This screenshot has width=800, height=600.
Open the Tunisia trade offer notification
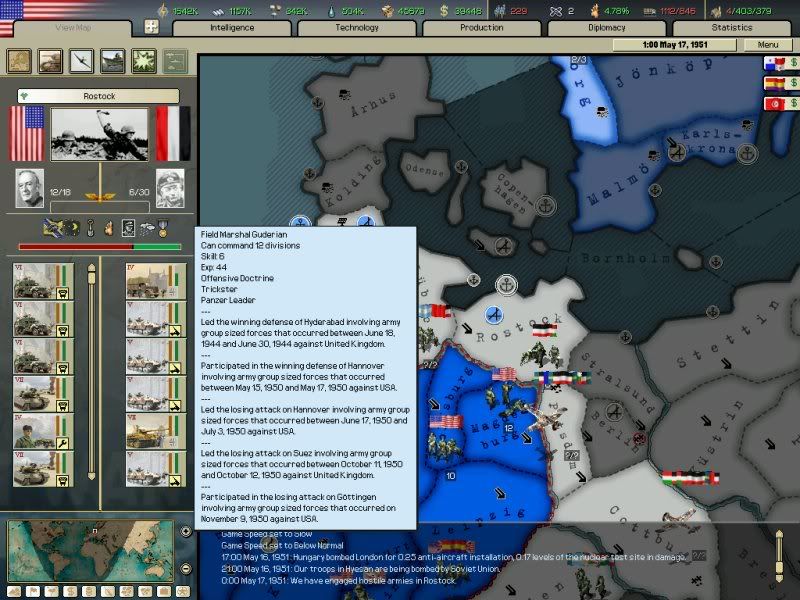coord(777,103)
